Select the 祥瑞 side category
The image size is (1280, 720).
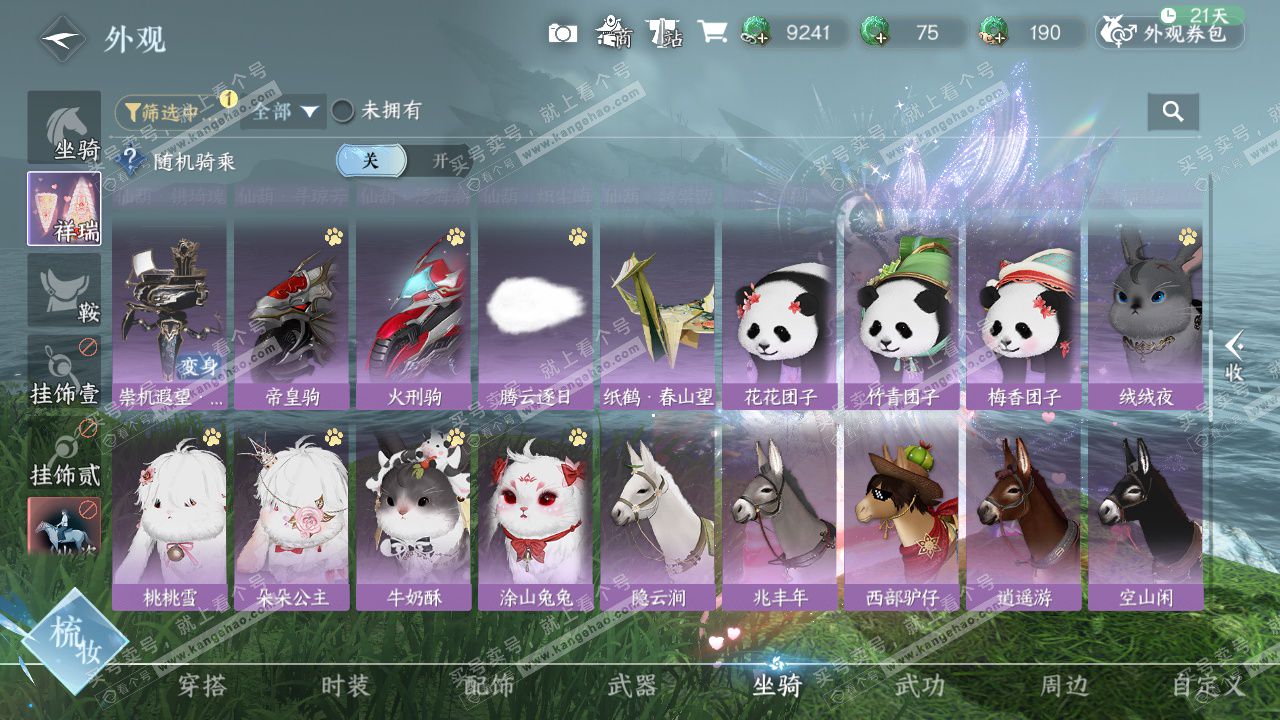coord(65,208)
